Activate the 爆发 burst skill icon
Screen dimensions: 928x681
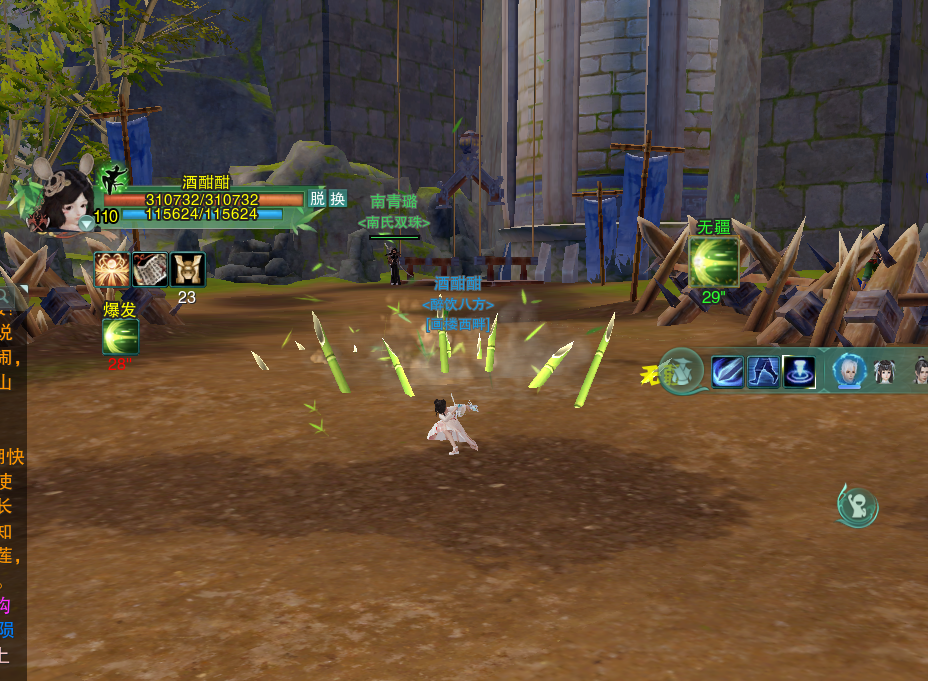click(120, 336)
